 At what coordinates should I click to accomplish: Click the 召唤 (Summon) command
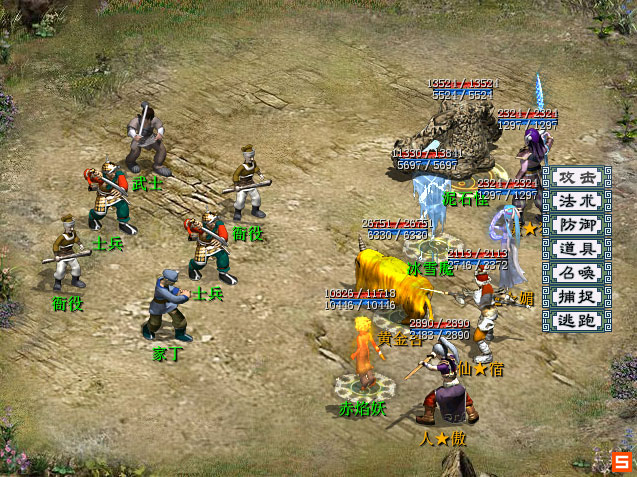(x=577, y=273)
